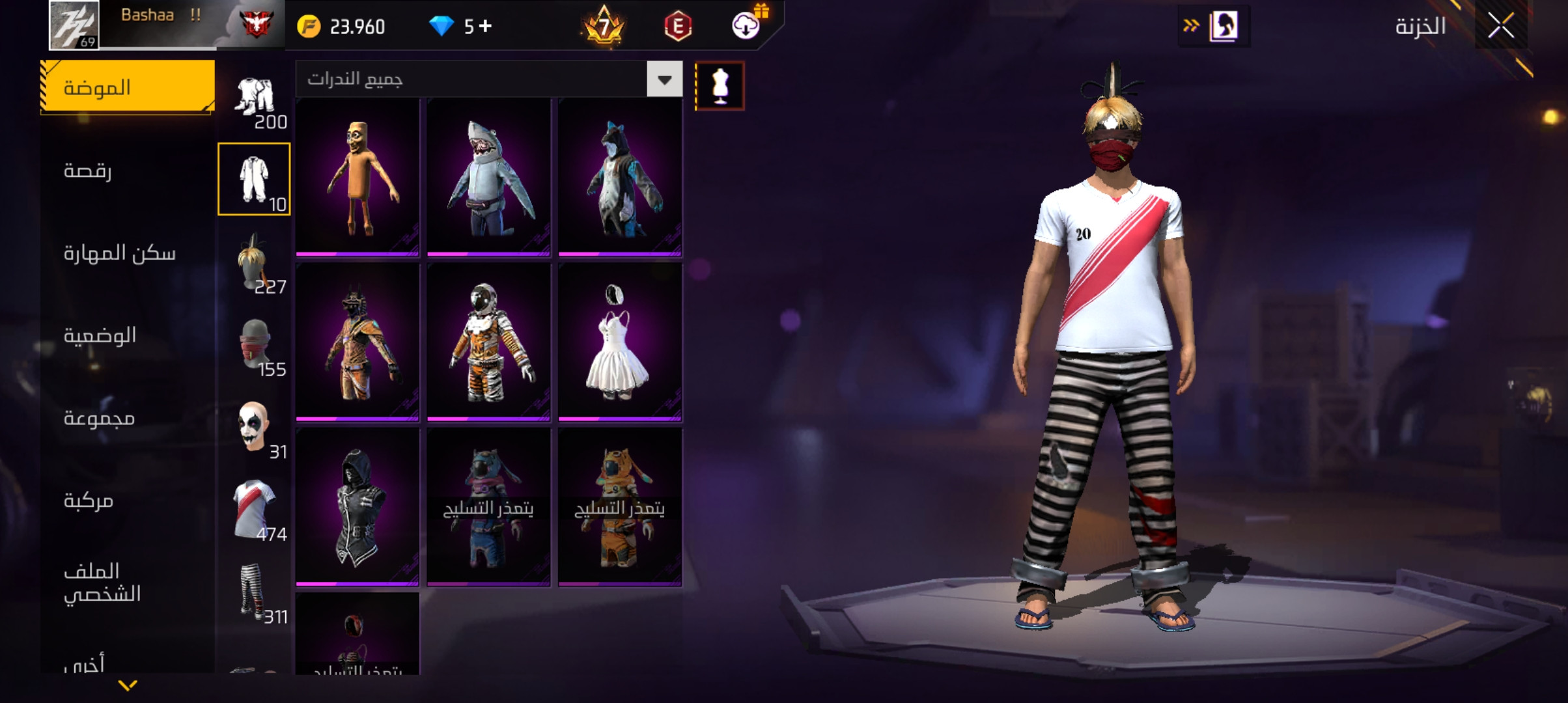Image resolution: width=1568 pixels, height=703 pixels.
Task: Open the clown face paint category
Action: (x=254, y=426)
